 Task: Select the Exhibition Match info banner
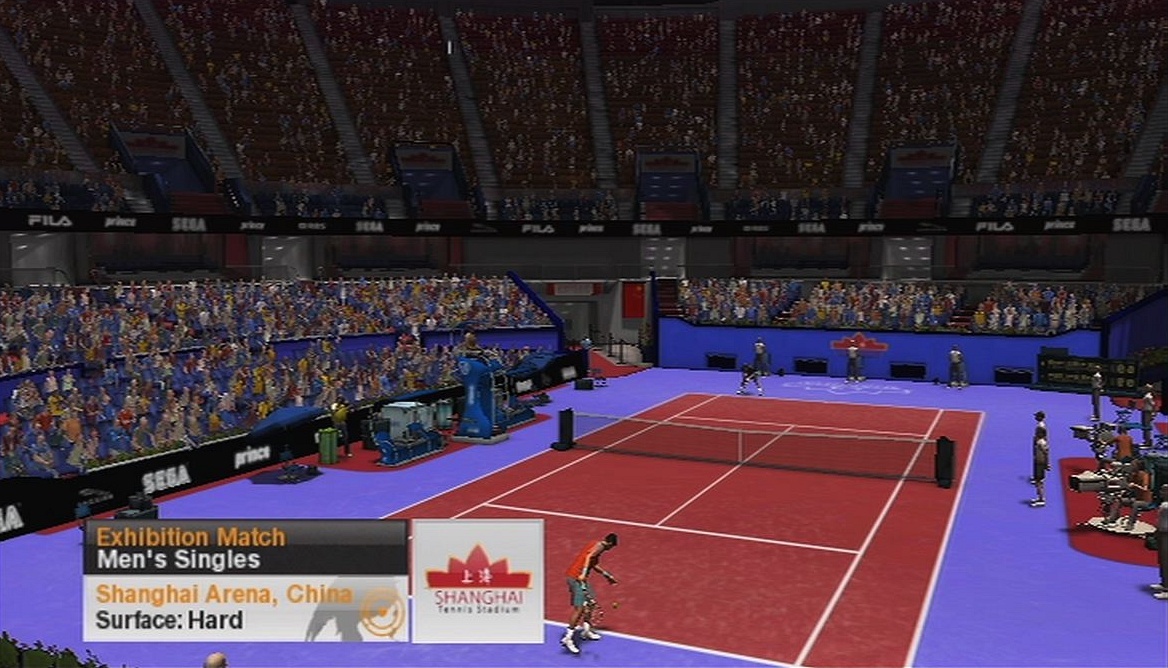245,547
